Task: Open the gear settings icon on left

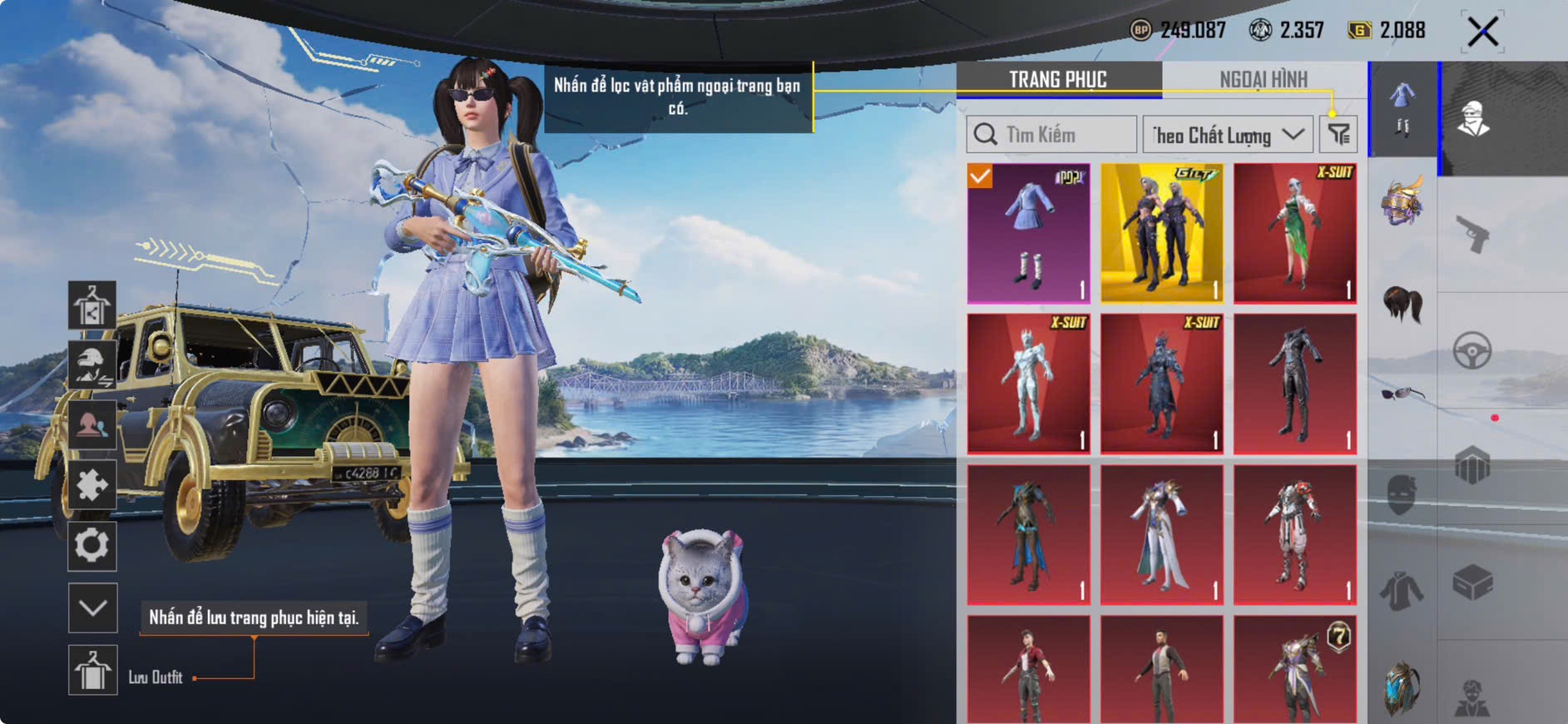Action: [92, 546]
